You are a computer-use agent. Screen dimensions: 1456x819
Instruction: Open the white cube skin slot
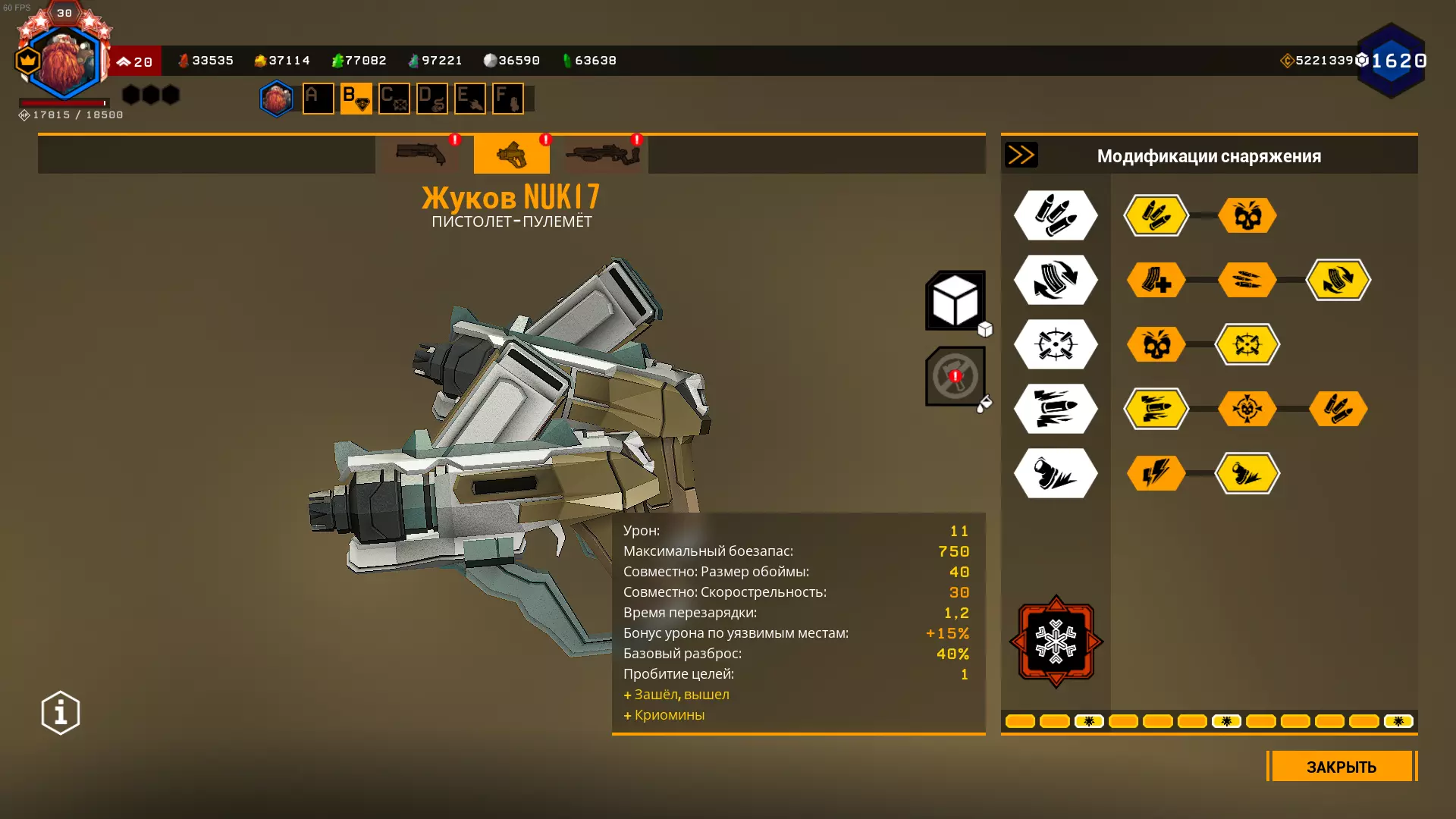955,300
